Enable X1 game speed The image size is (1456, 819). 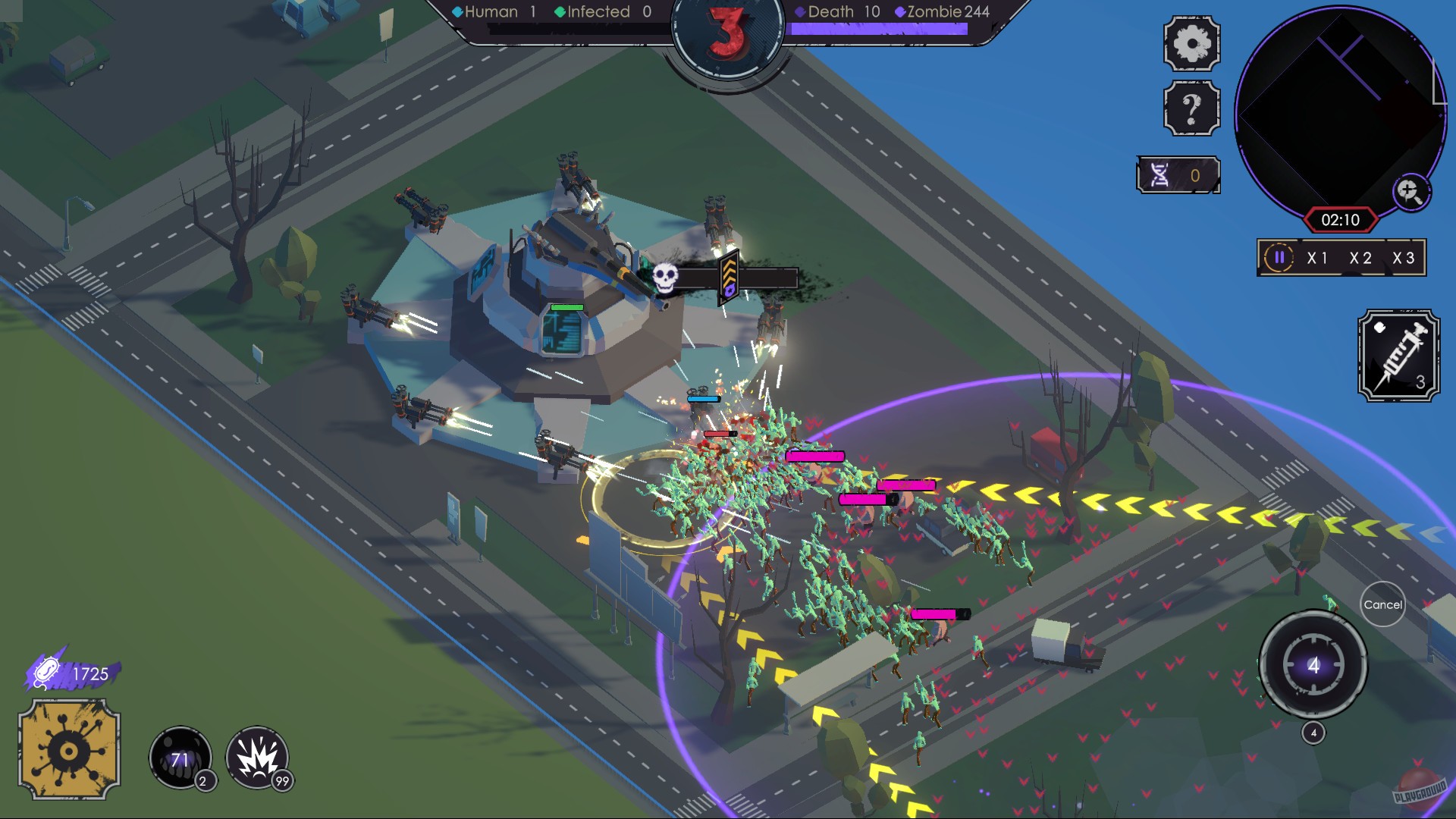click(1319, 258)
